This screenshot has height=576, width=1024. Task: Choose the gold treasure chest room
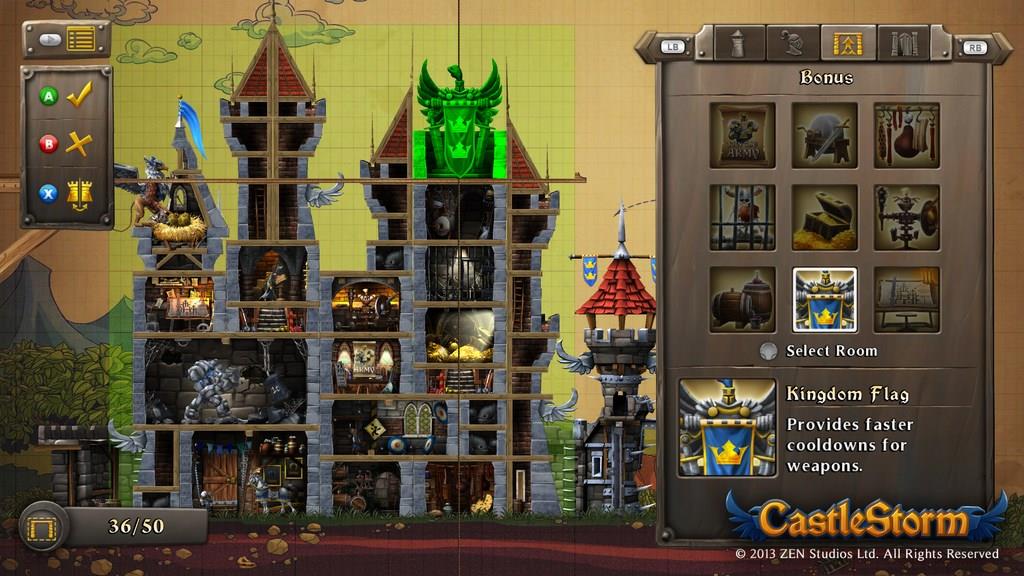(824, 217)
